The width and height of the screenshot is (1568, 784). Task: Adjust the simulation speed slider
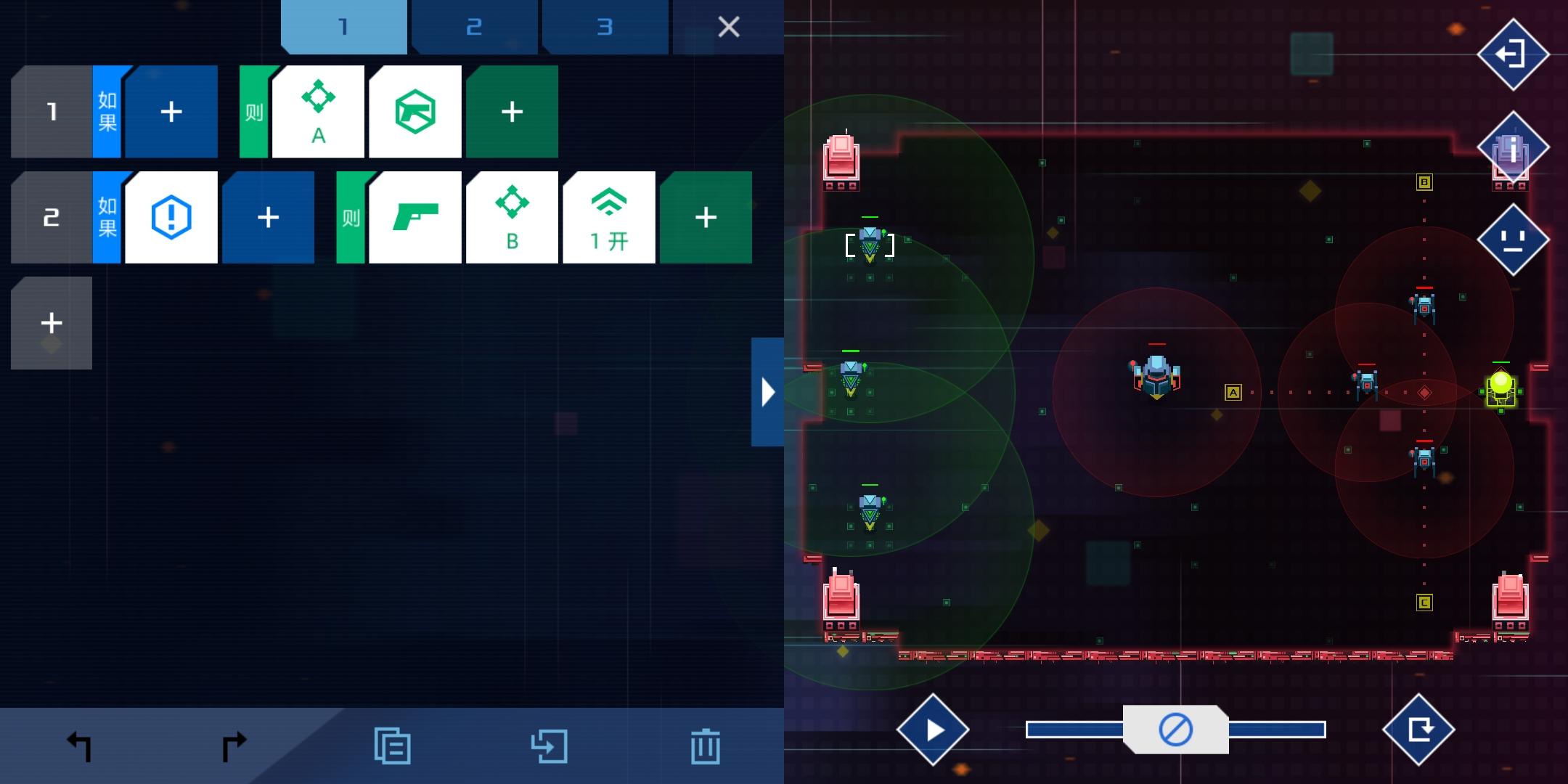1176,729
